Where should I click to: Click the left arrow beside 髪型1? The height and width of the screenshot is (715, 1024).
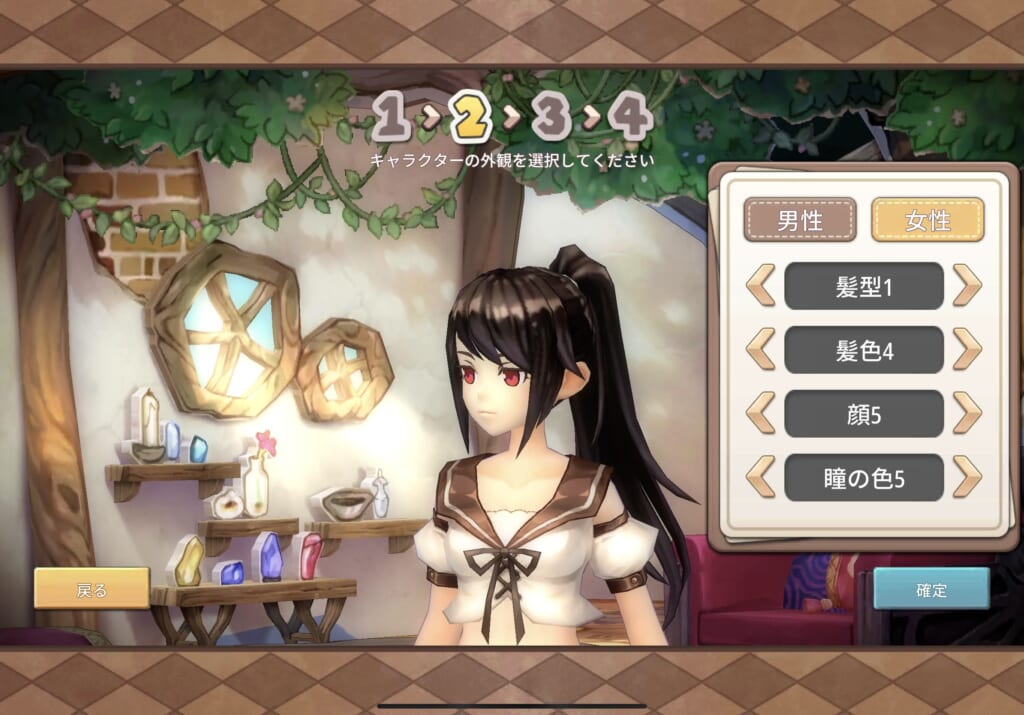pyautogui.click(x=761, y=286)
